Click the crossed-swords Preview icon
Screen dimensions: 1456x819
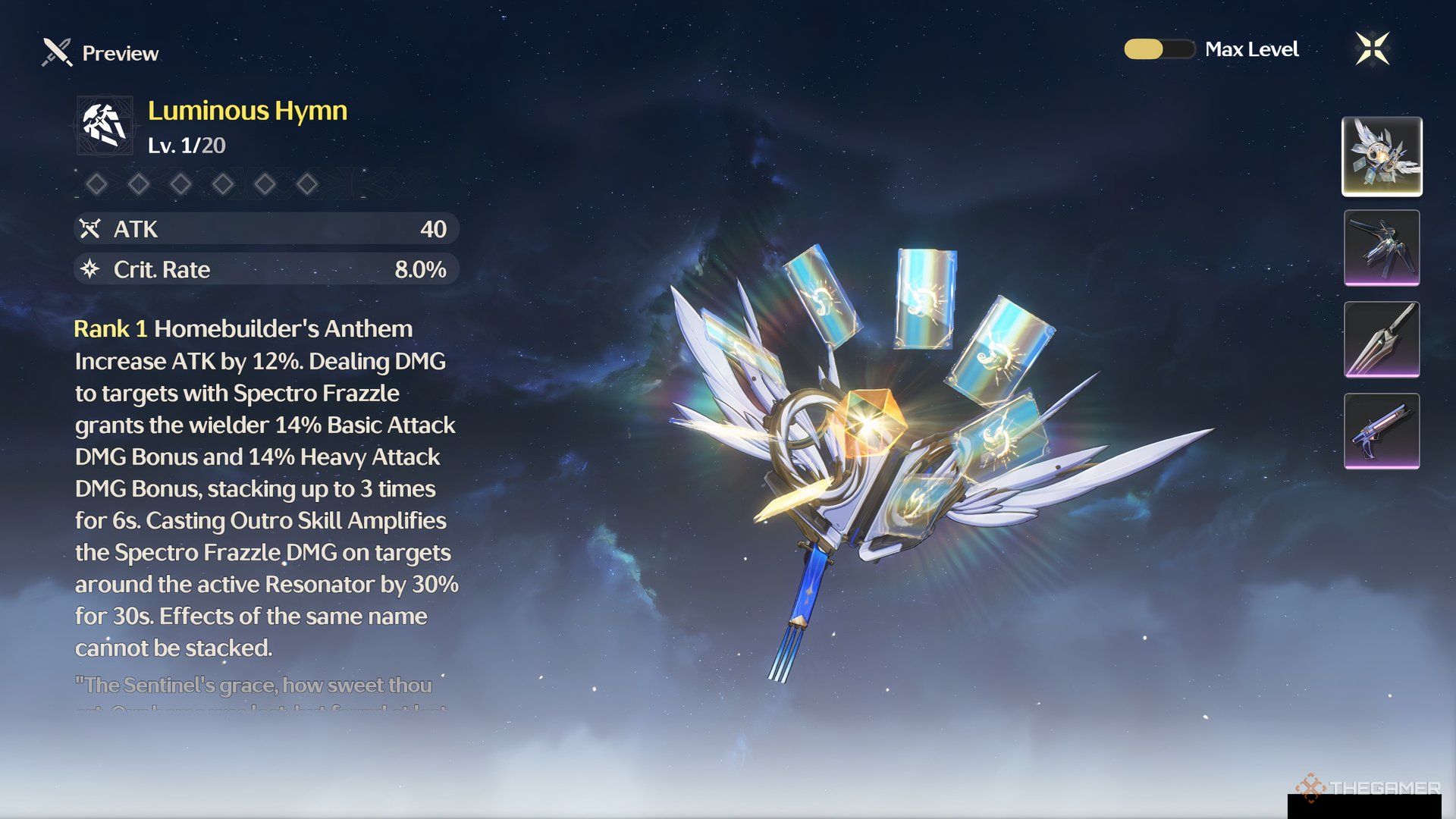pos(55,52)
